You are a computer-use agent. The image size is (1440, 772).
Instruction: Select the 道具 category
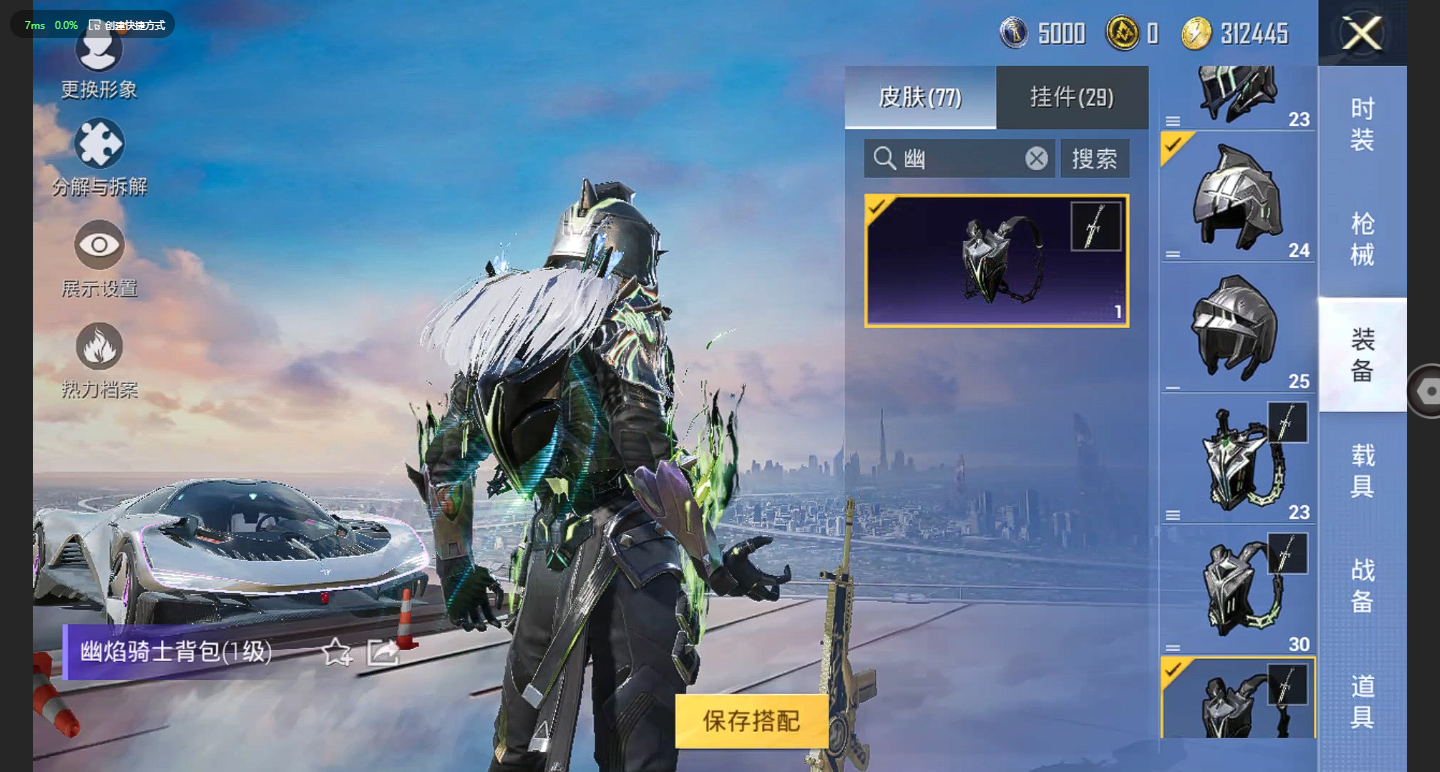pos(1362,700)
